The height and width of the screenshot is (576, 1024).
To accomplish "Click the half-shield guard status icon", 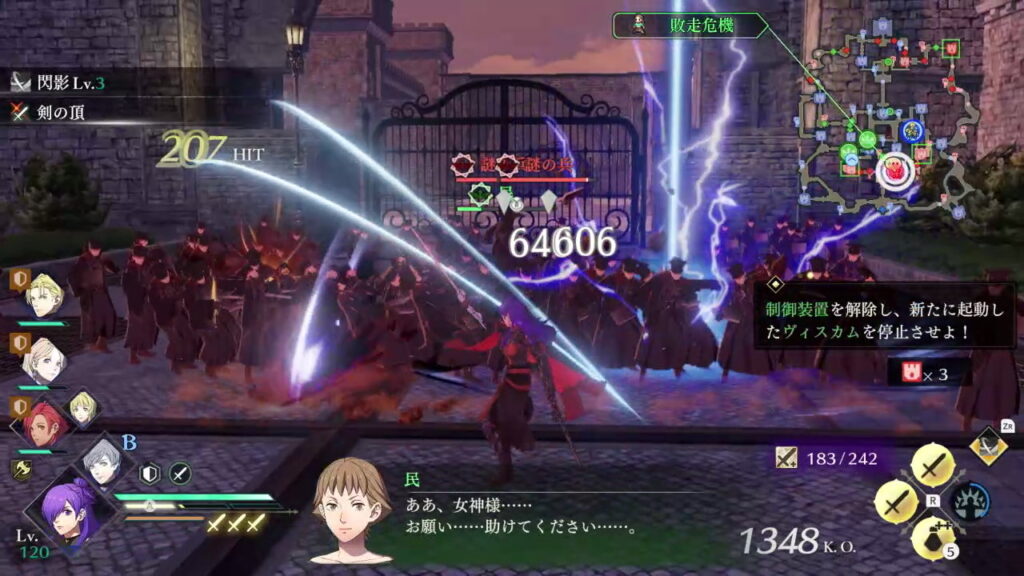I will (150, 474).
